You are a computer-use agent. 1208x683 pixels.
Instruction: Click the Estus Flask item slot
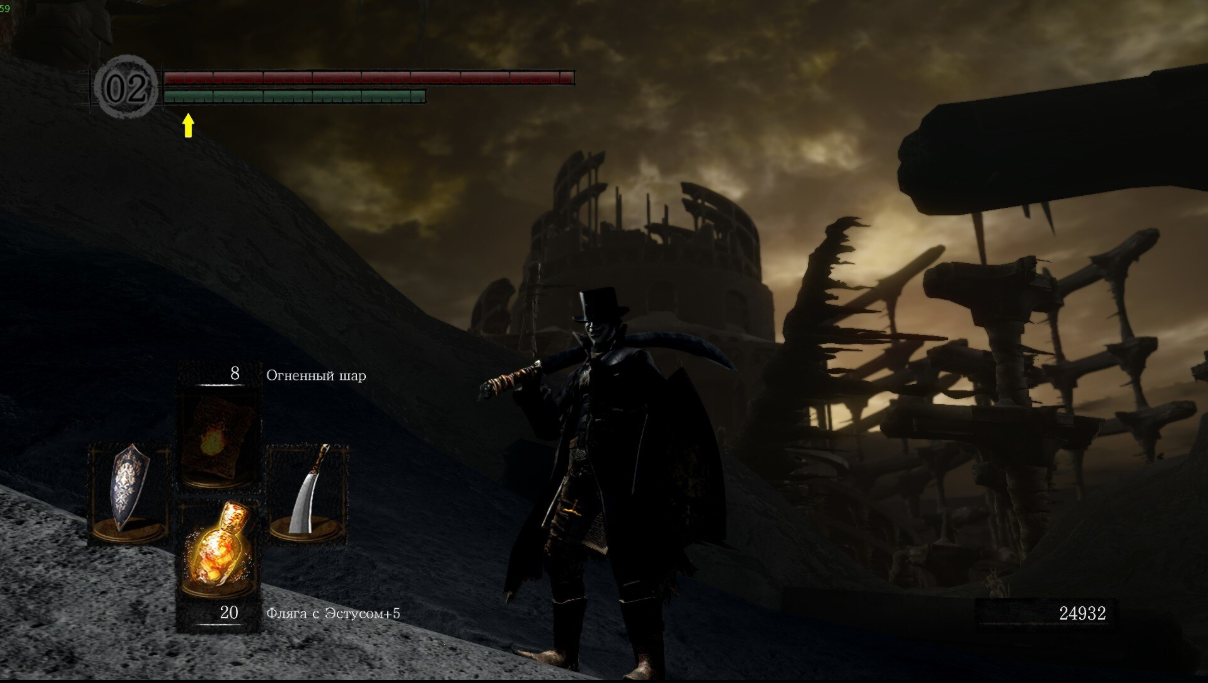[219, 548]
